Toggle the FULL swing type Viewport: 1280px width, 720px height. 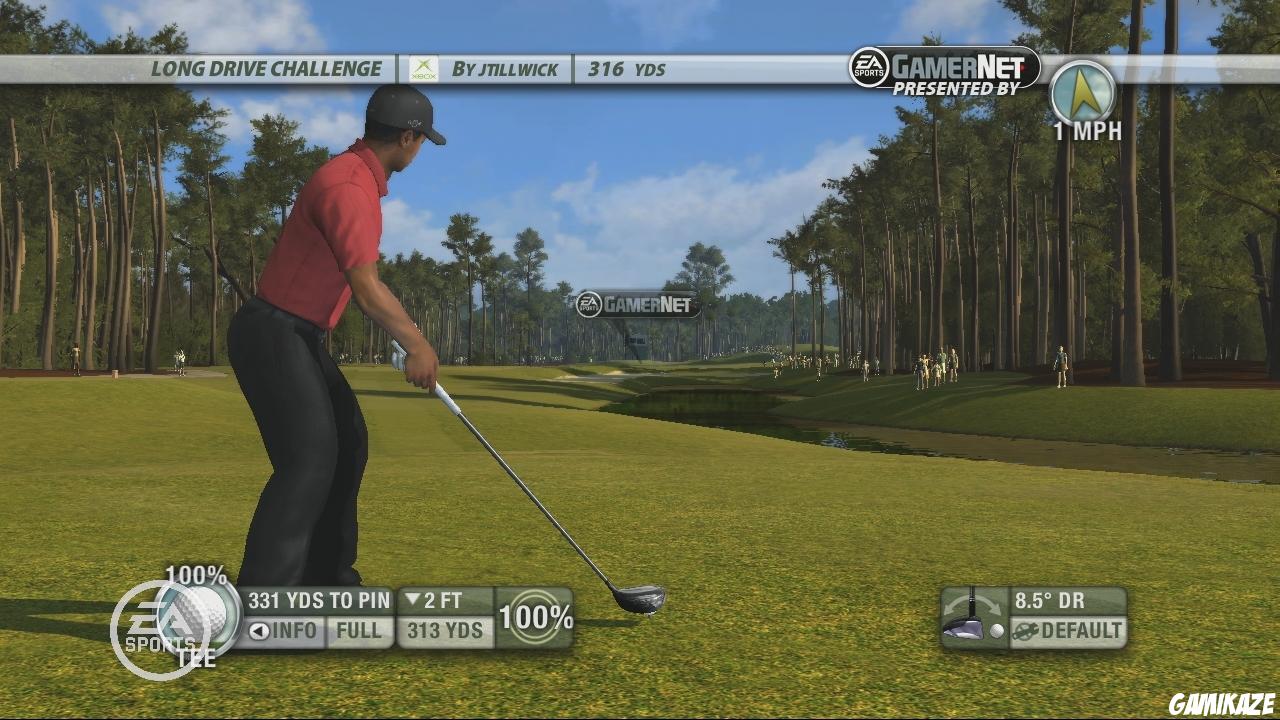[x=358, y=631]
